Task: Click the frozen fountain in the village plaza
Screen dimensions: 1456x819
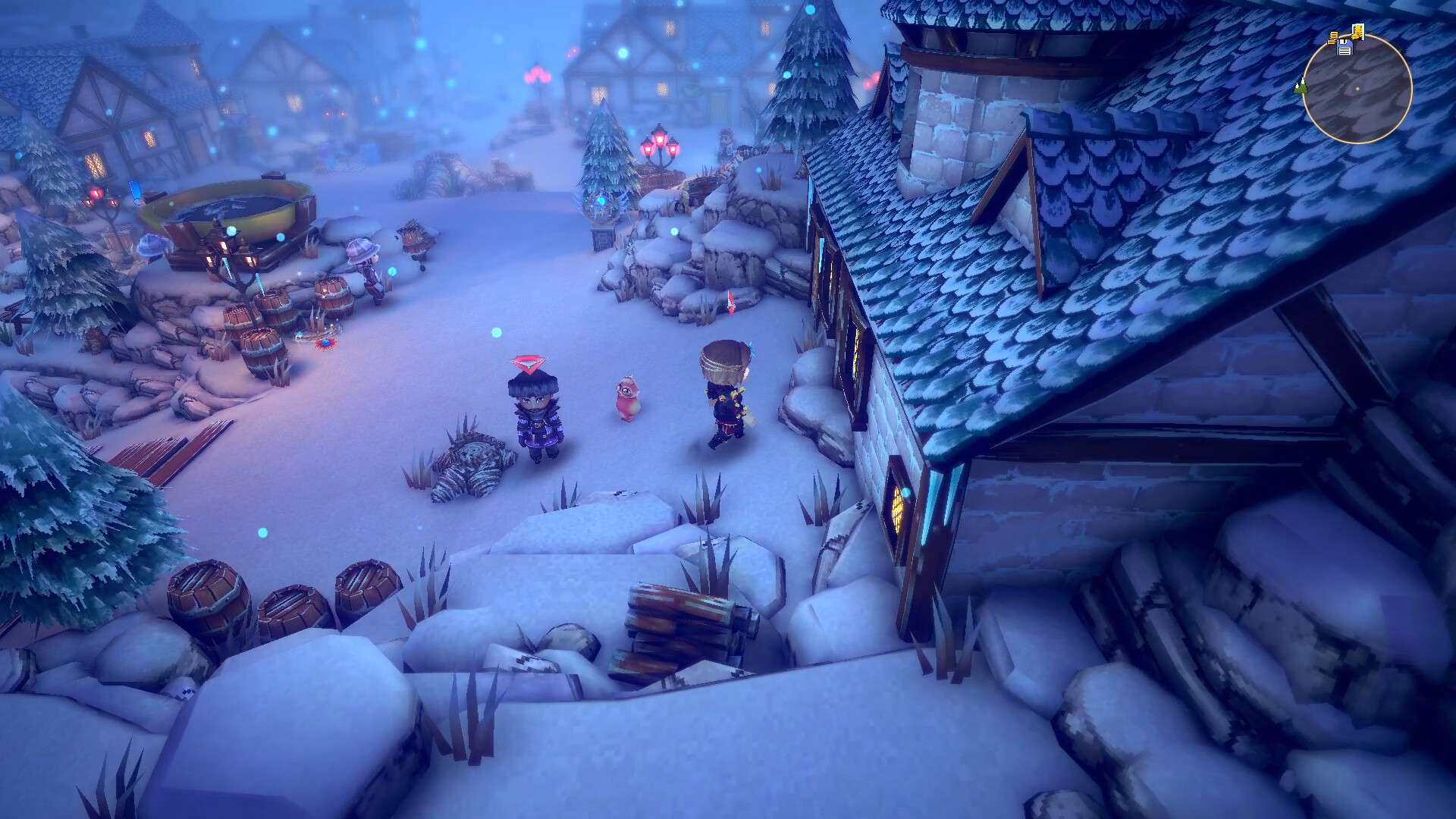Action: [x=227, y=205]
